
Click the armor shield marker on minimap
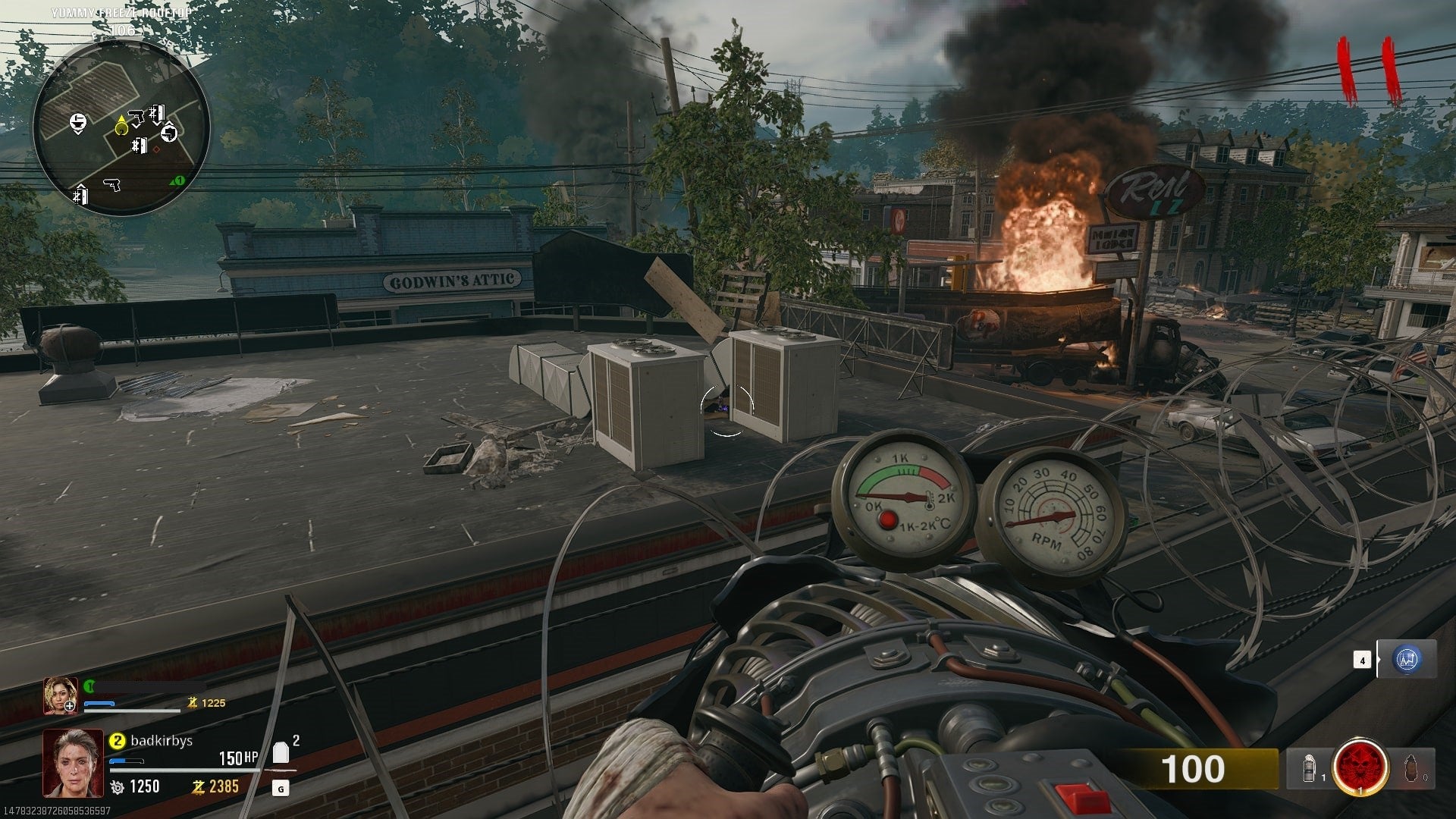[x=169, y=133]
